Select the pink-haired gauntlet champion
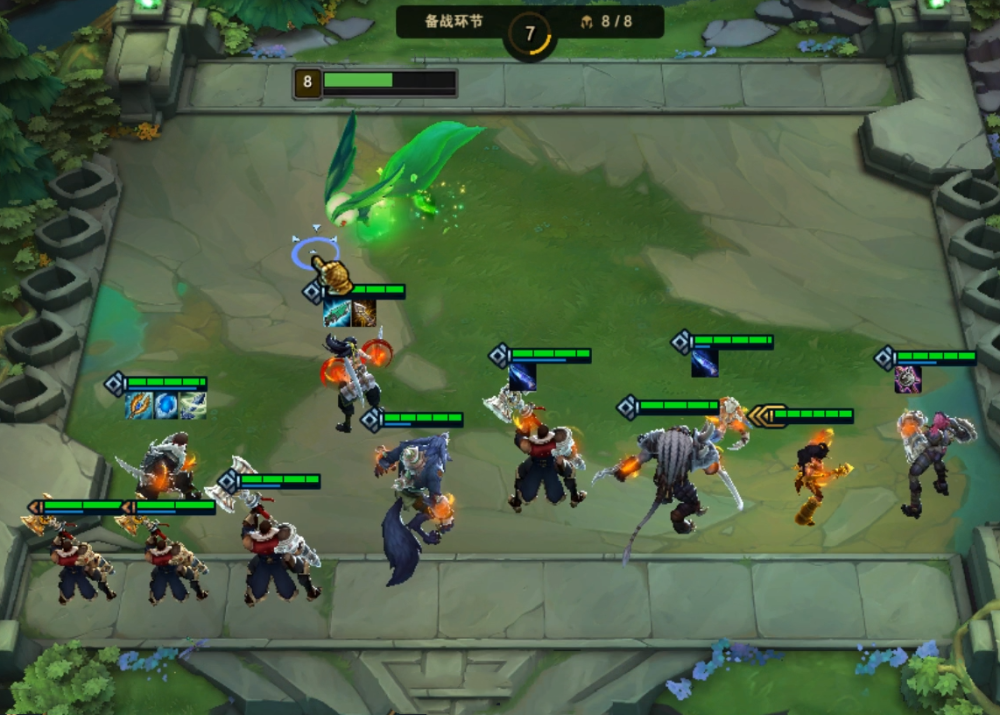1000x715 pixels. [x=930, y=460]
